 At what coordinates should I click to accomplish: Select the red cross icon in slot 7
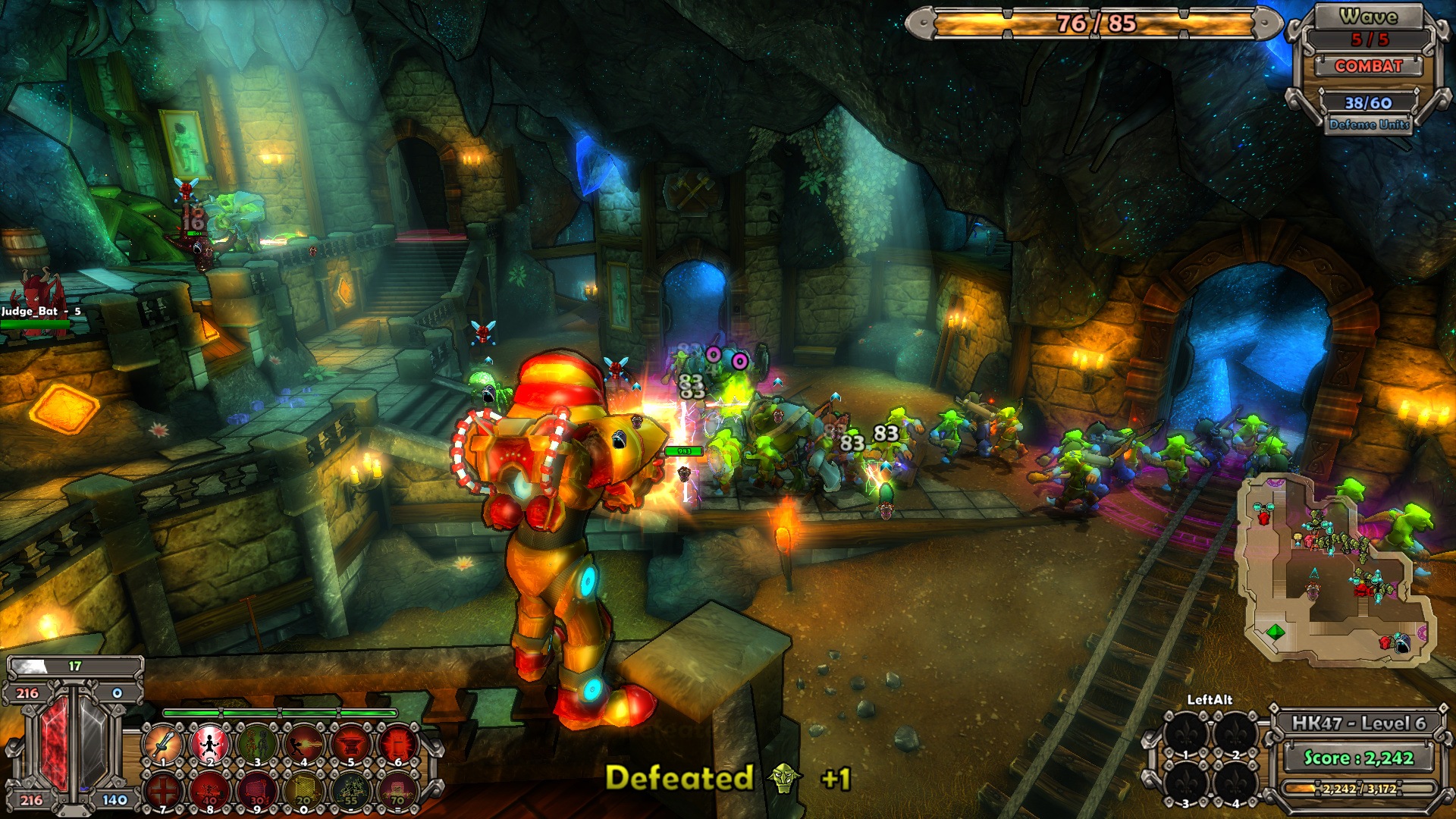tap(163, 790)
